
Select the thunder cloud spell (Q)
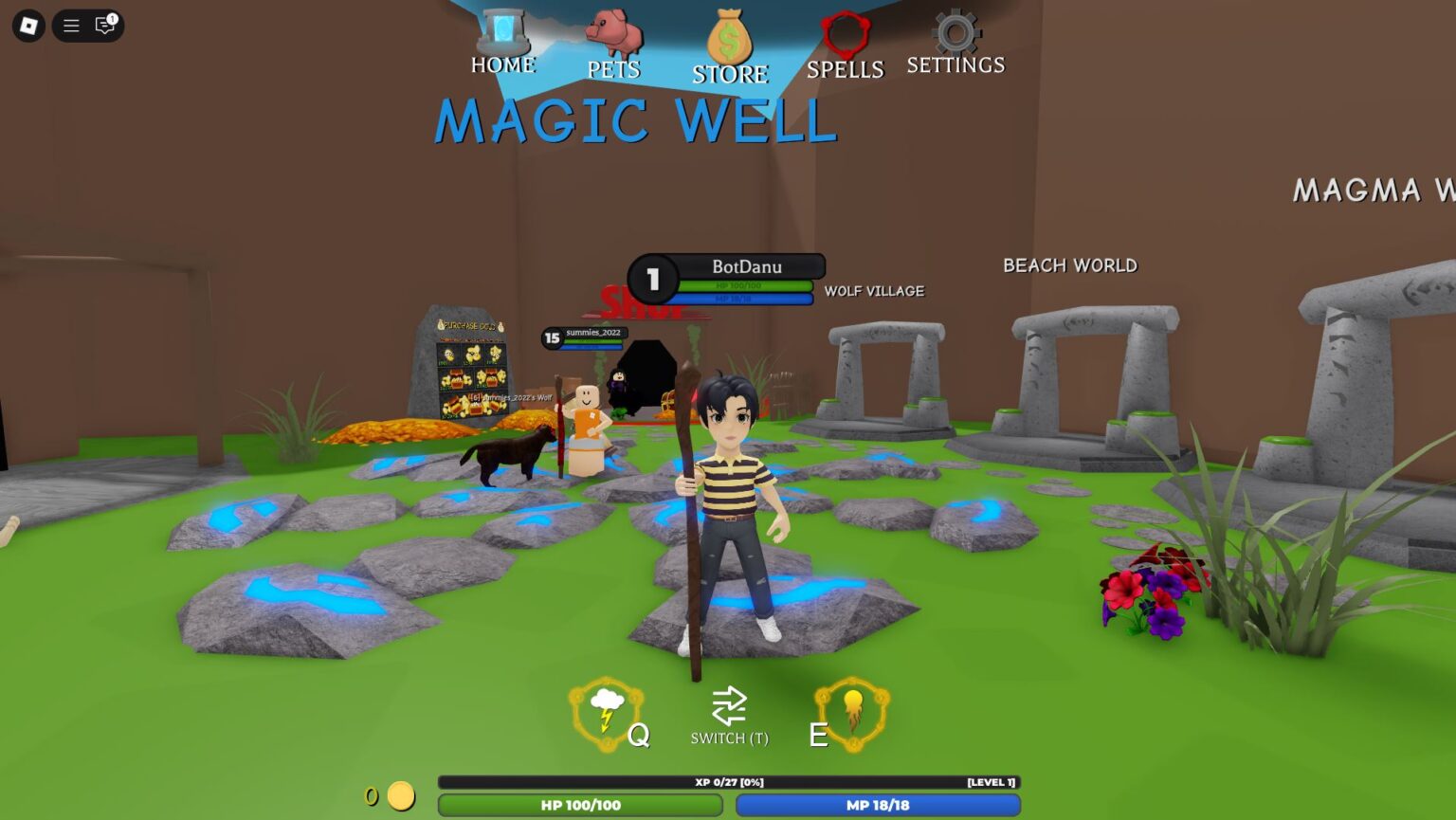[607, 709]
